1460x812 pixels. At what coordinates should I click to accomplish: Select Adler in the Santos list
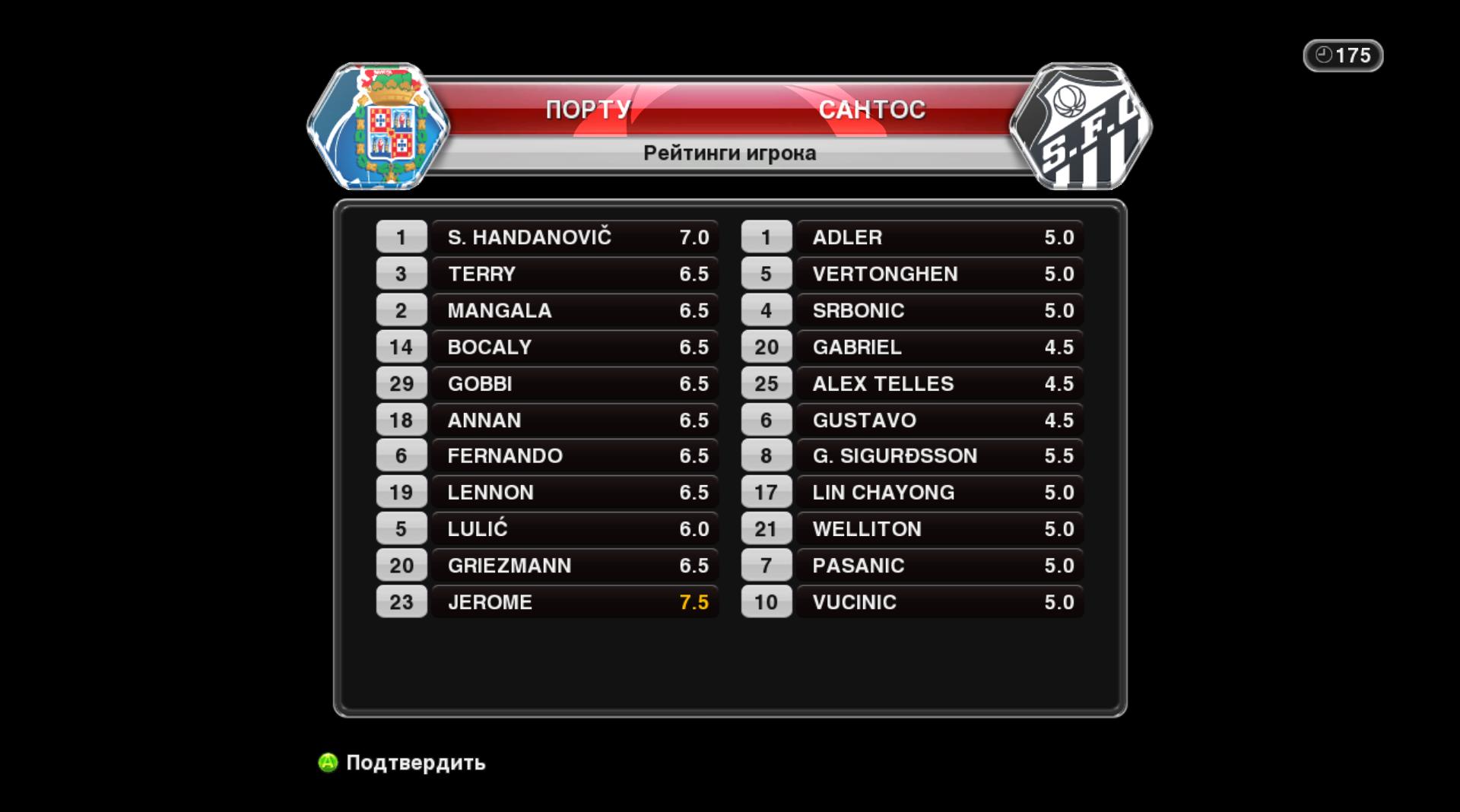pyautogui.click(x=940, y=237)
